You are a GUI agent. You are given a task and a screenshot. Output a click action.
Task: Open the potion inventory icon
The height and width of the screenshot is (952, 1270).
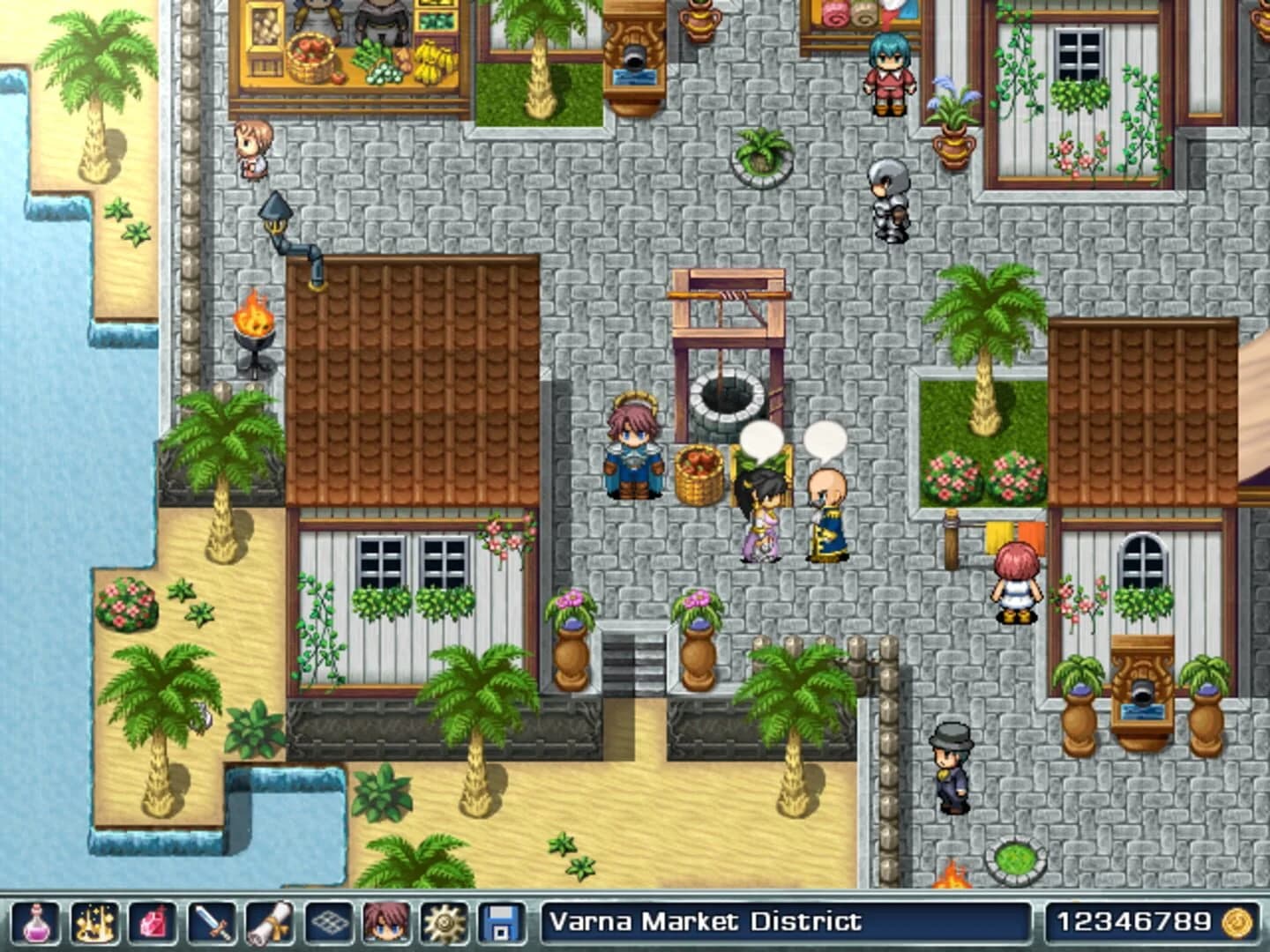point(38,921)
